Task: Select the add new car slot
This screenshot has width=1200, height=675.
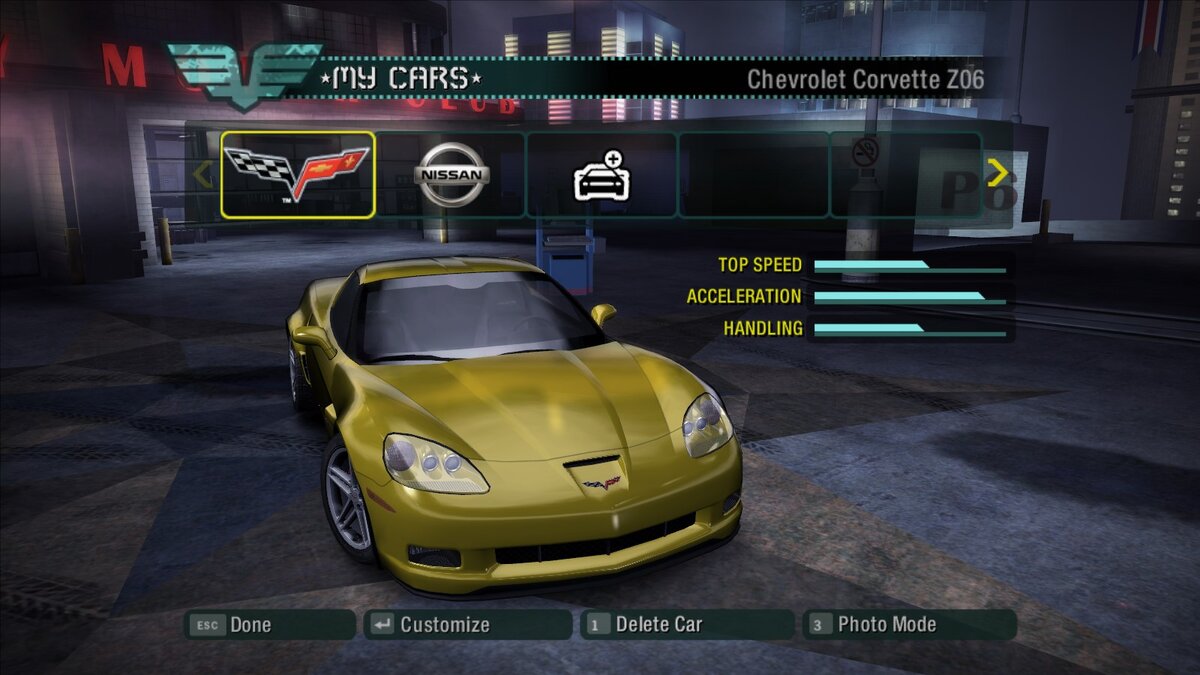Action: (601, 176)
